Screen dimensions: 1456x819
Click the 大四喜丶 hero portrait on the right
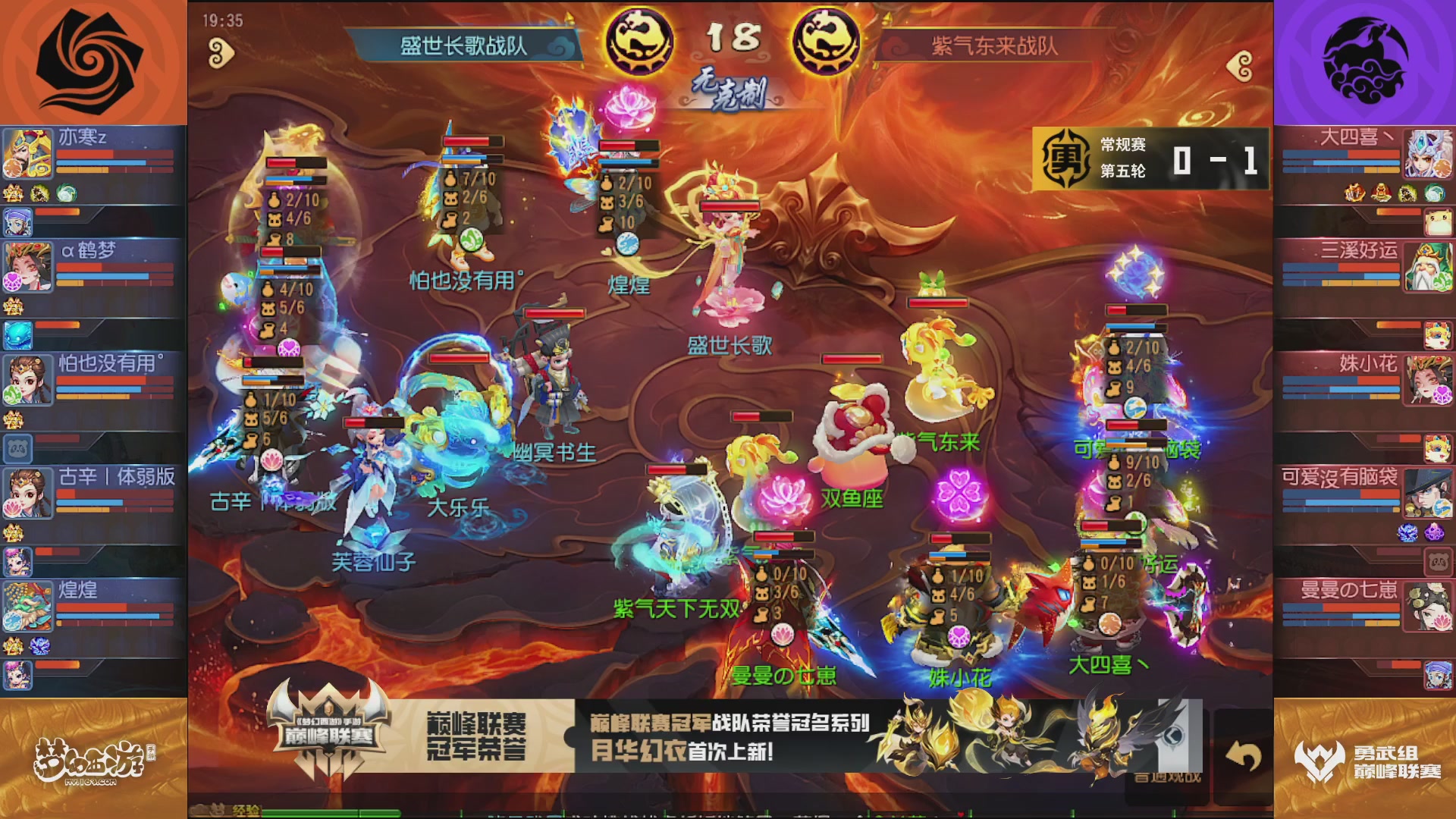1429,152
